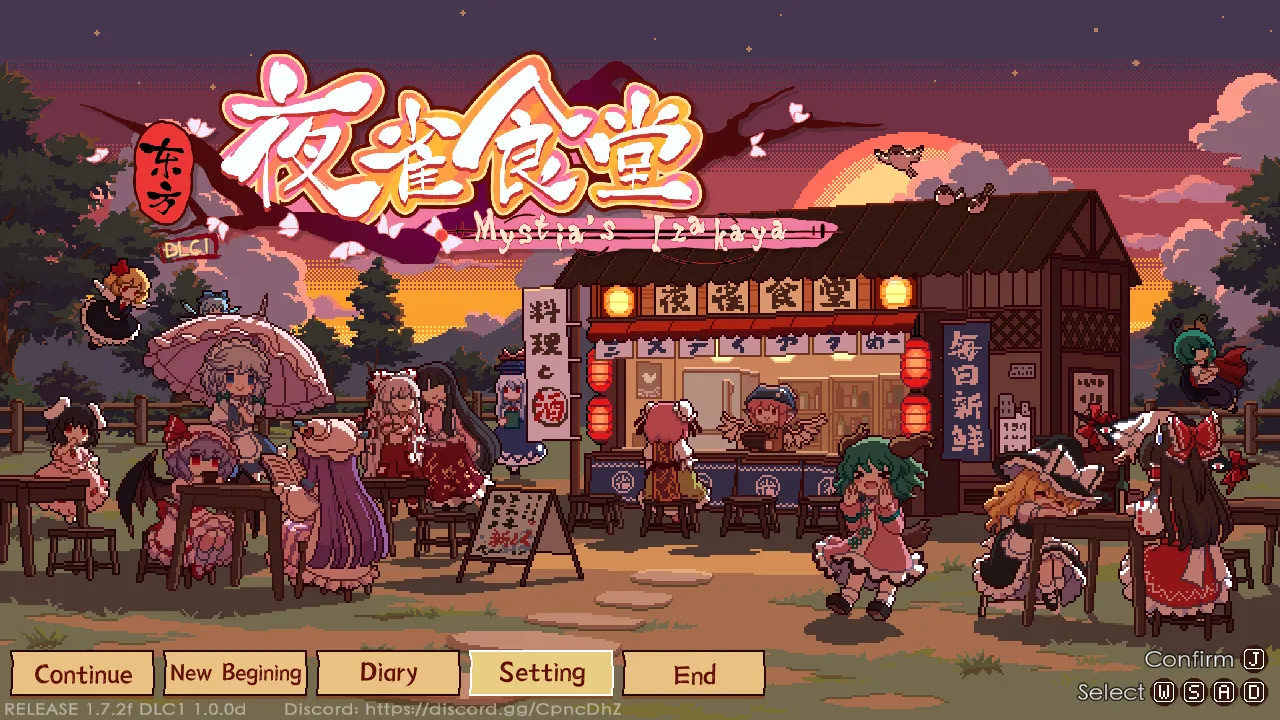Select the Continue menu button

(x=82, y=673)
